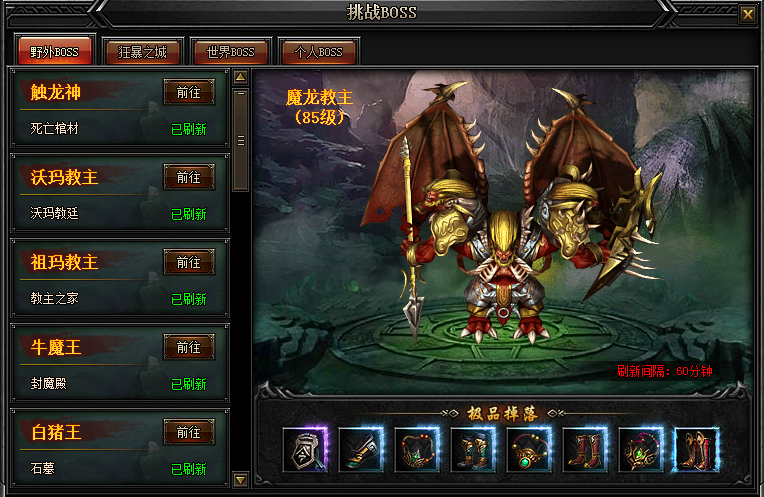Click the boss list scroll-down arrow
Viewport: 764px width, 497px height.
240,479
